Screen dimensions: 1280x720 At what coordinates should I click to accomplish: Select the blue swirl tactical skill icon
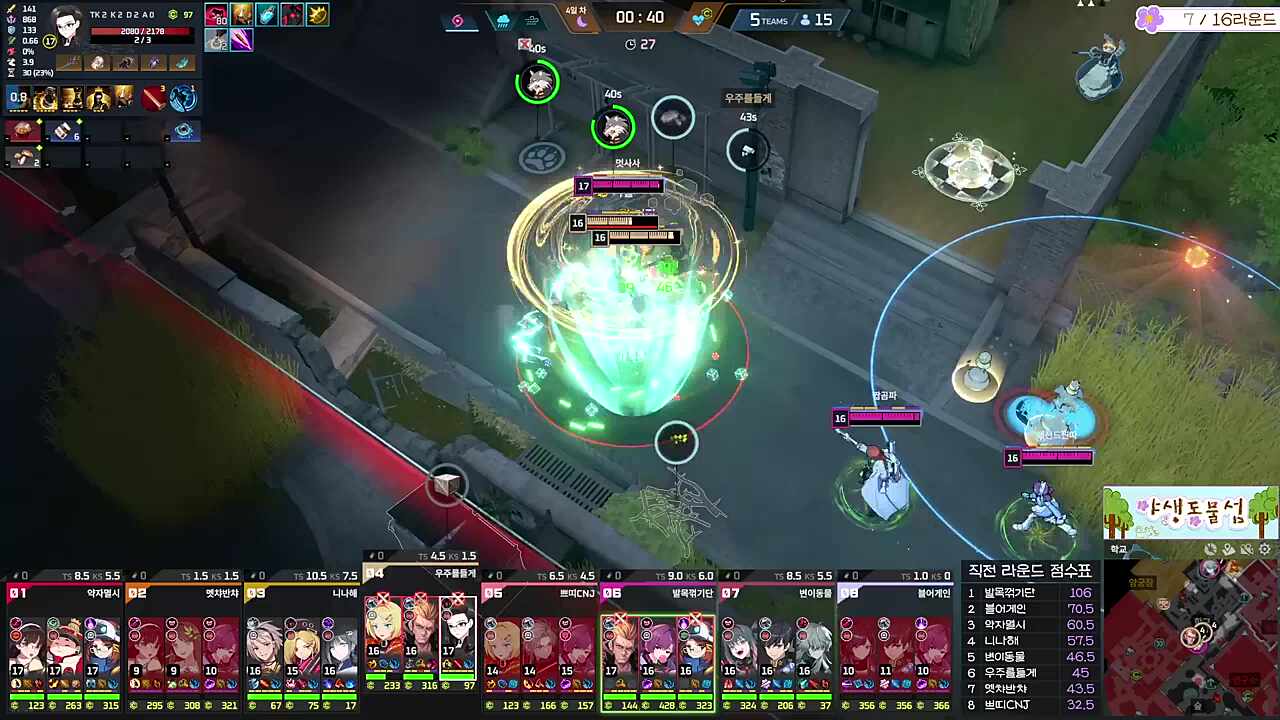tap(182, 98)
